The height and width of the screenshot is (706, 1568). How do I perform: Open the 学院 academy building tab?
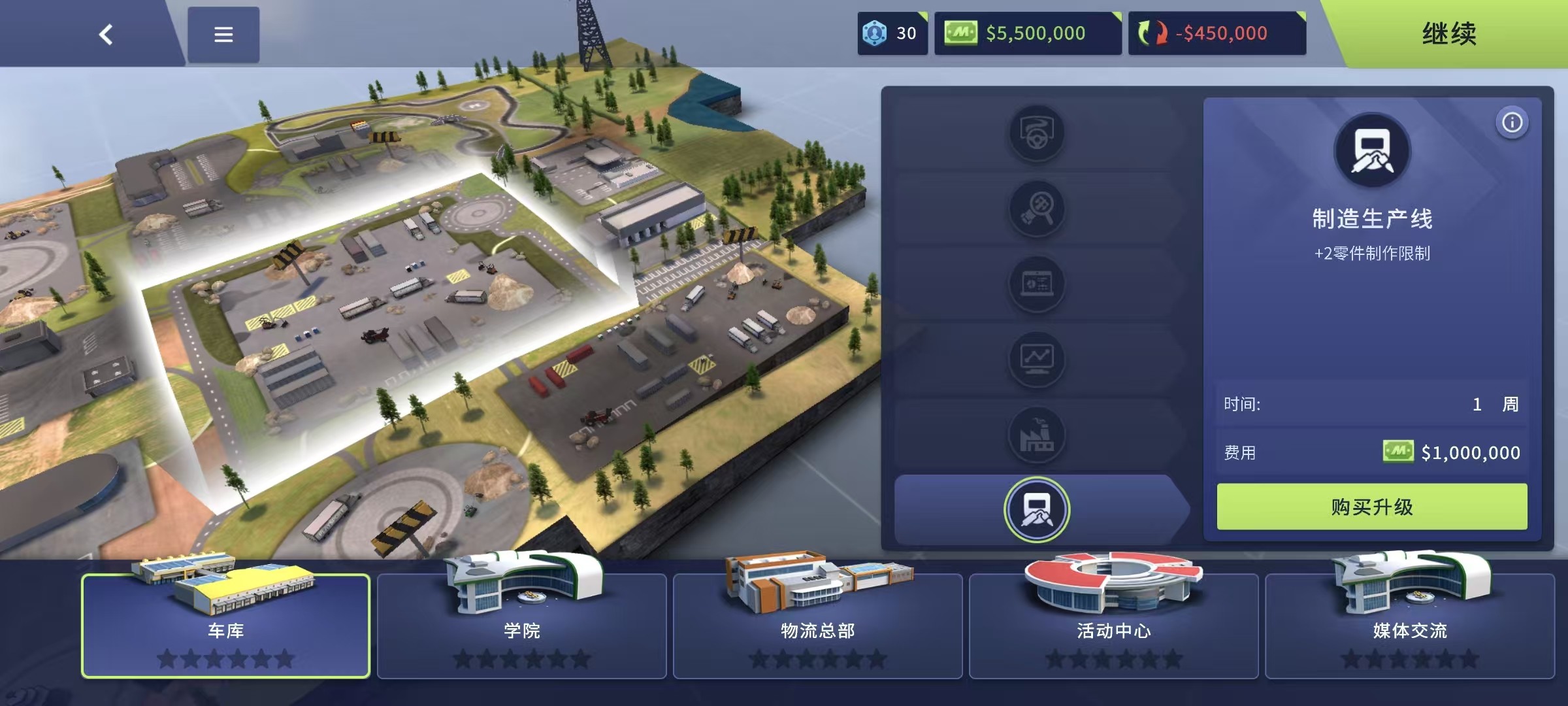point(521,626)
